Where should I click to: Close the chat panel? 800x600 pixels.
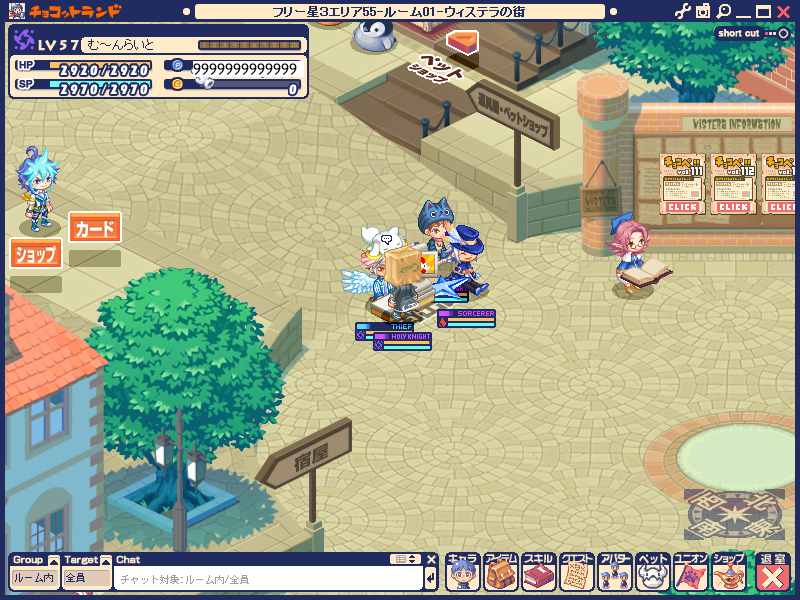pos(432,559)
